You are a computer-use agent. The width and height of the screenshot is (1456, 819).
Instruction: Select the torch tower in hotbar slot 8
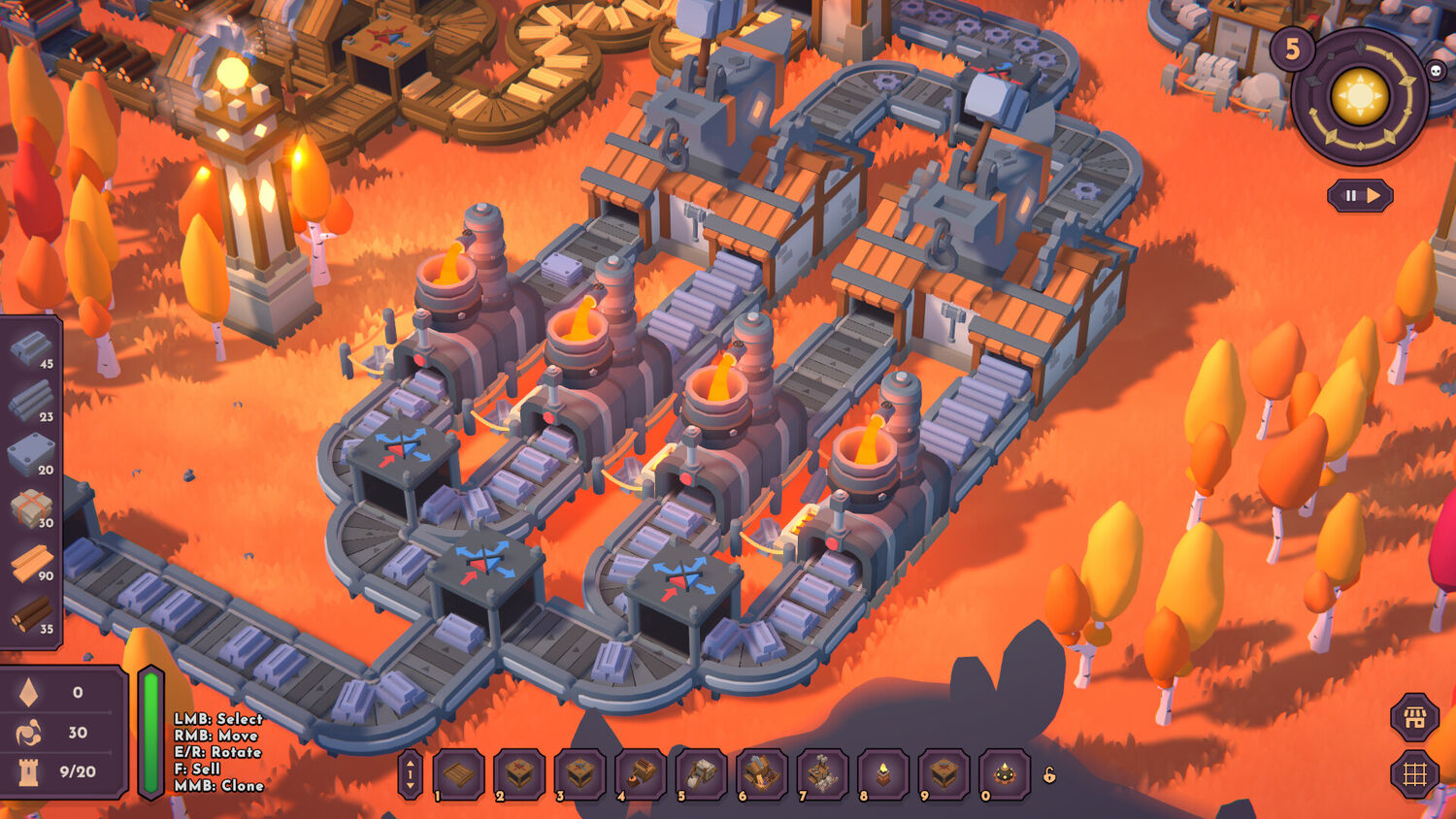coord(883,774)
